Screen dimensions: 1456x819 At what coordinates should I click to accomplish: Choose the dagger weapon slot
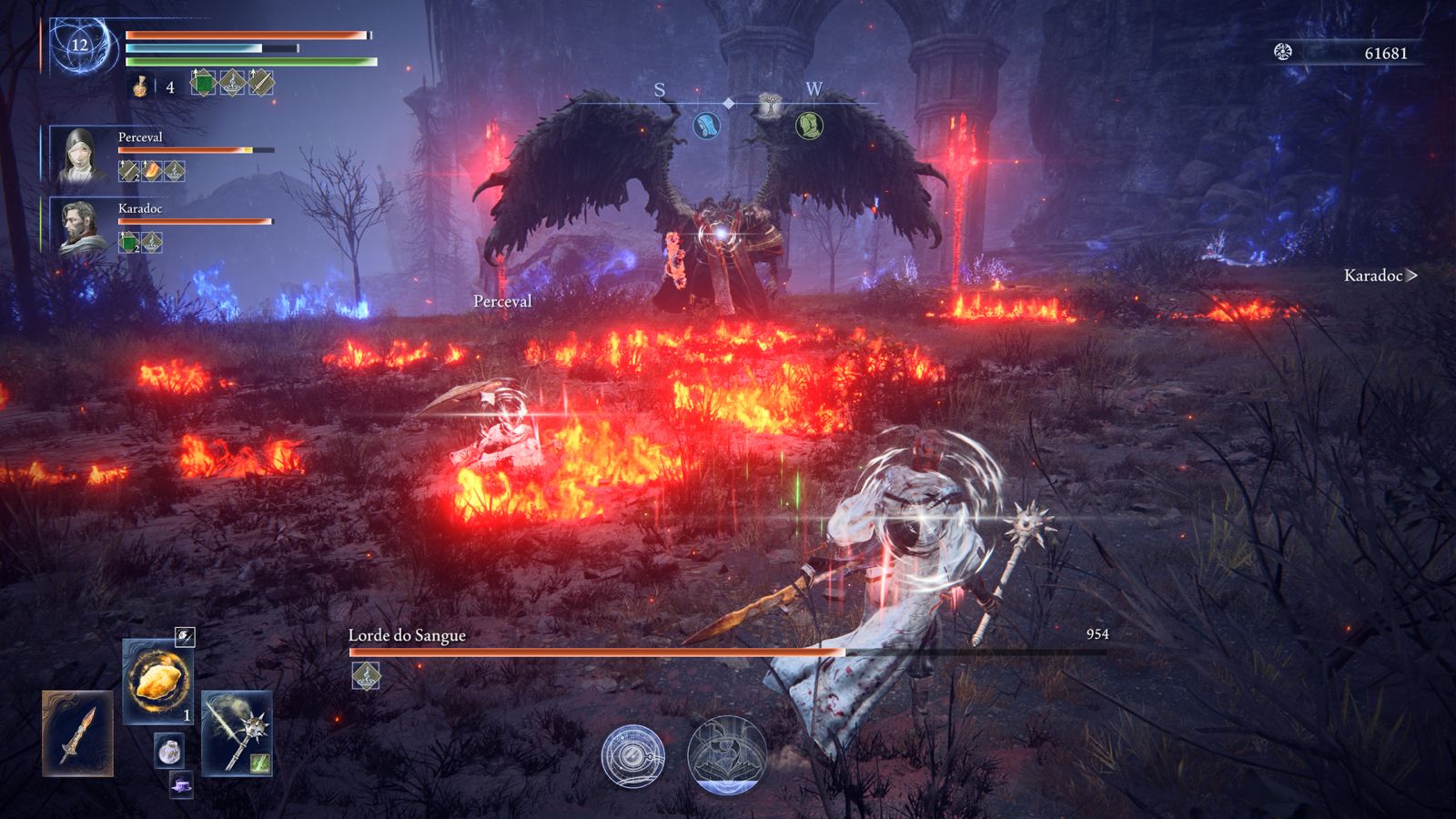(77, 734)
